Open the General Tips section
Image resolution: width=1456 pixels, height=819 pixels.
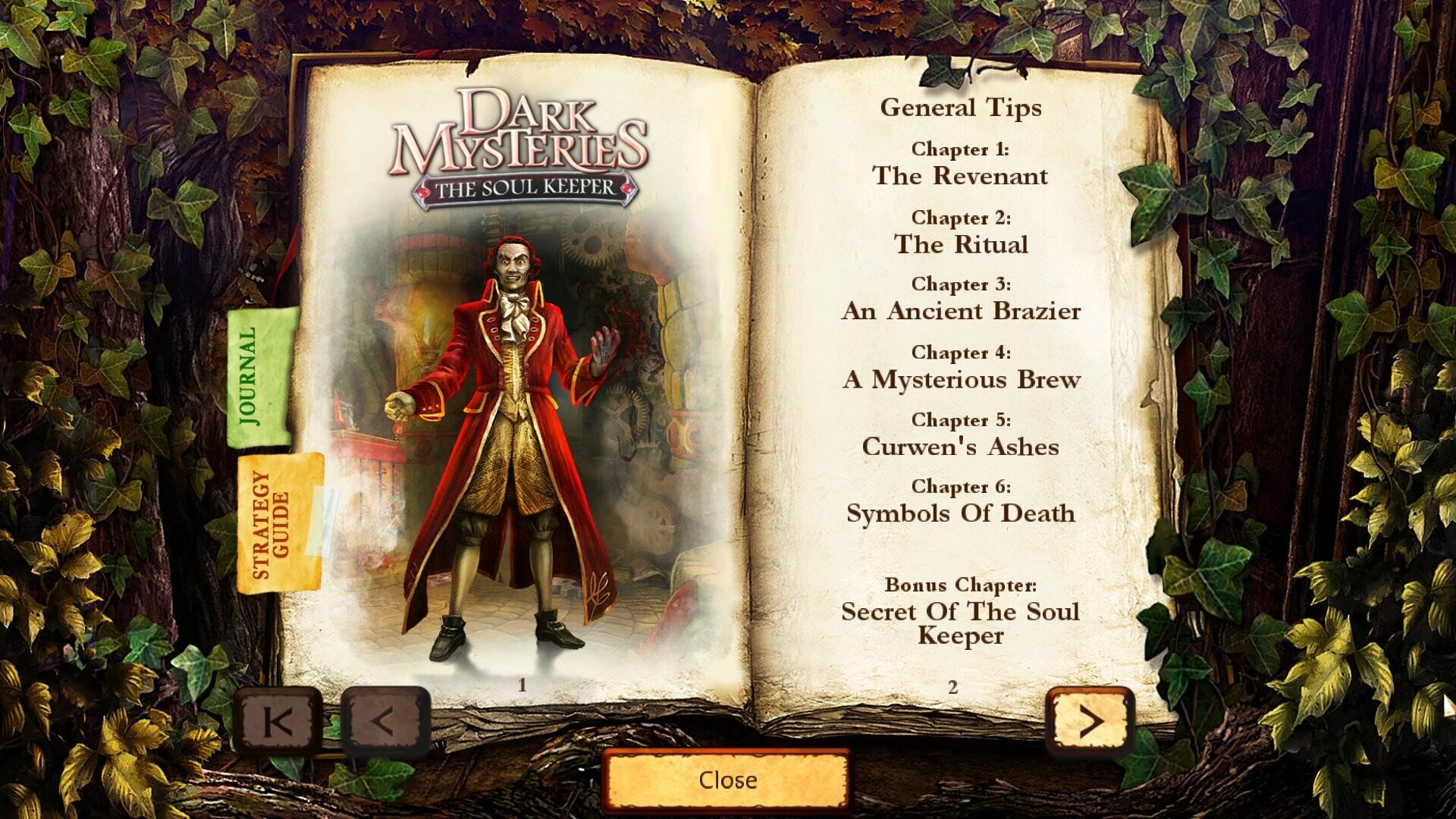[x=961, y=108]
